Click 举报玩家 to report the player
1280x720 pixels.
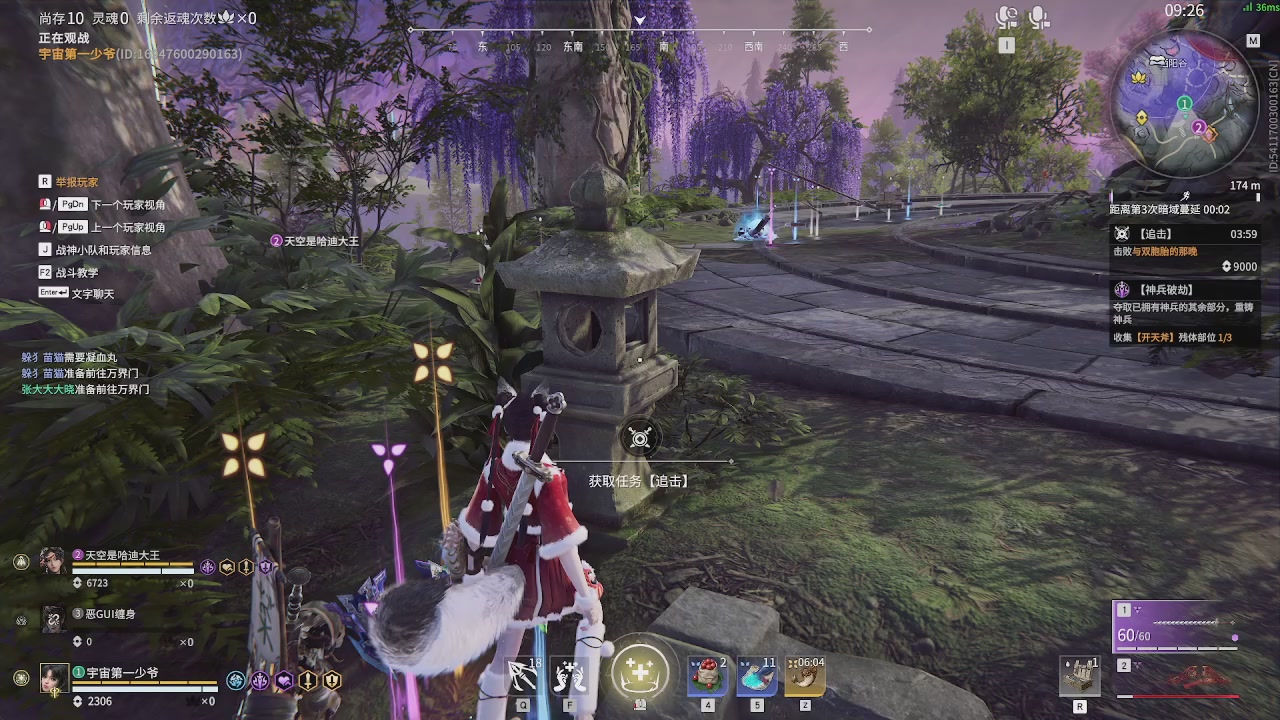point(76,182)
